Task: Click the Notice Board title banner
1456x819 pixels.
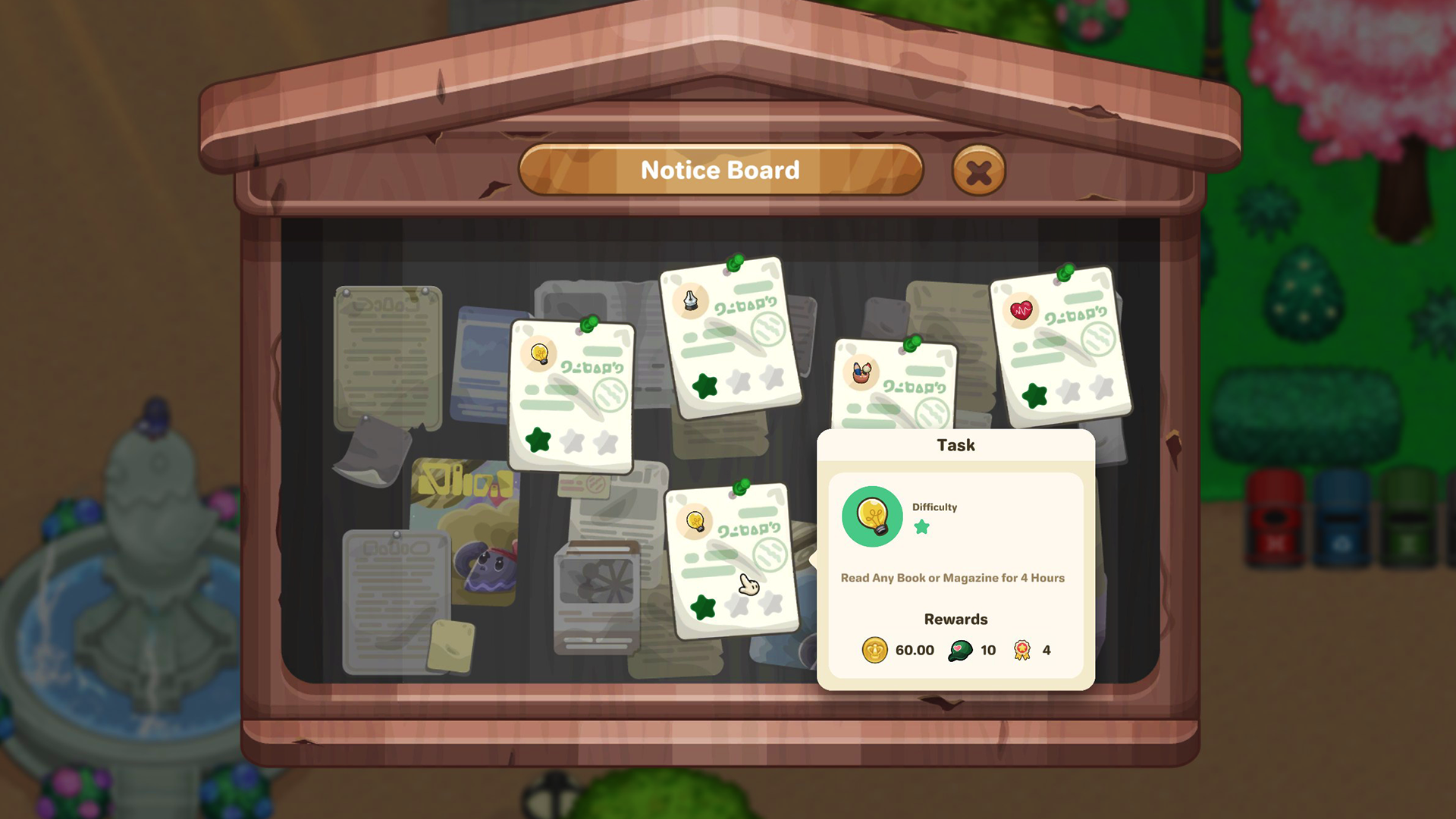Action: click(x=720, y=170)
